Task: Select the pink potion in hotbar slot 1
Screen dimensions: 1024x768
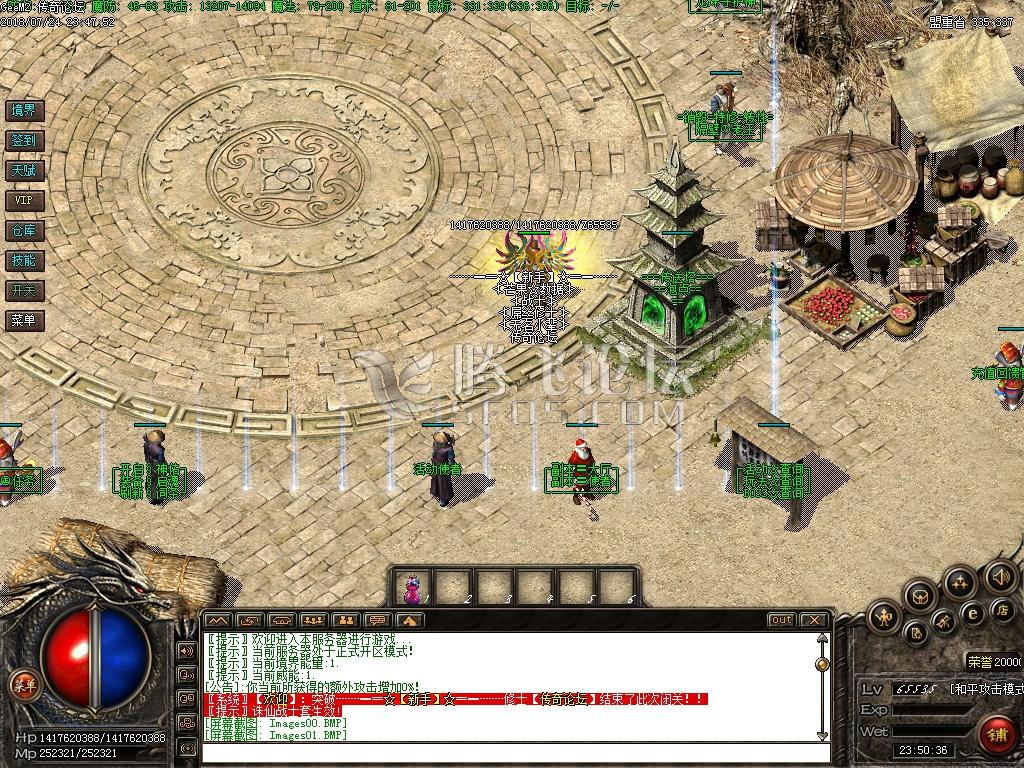Action: coord(411,588)
